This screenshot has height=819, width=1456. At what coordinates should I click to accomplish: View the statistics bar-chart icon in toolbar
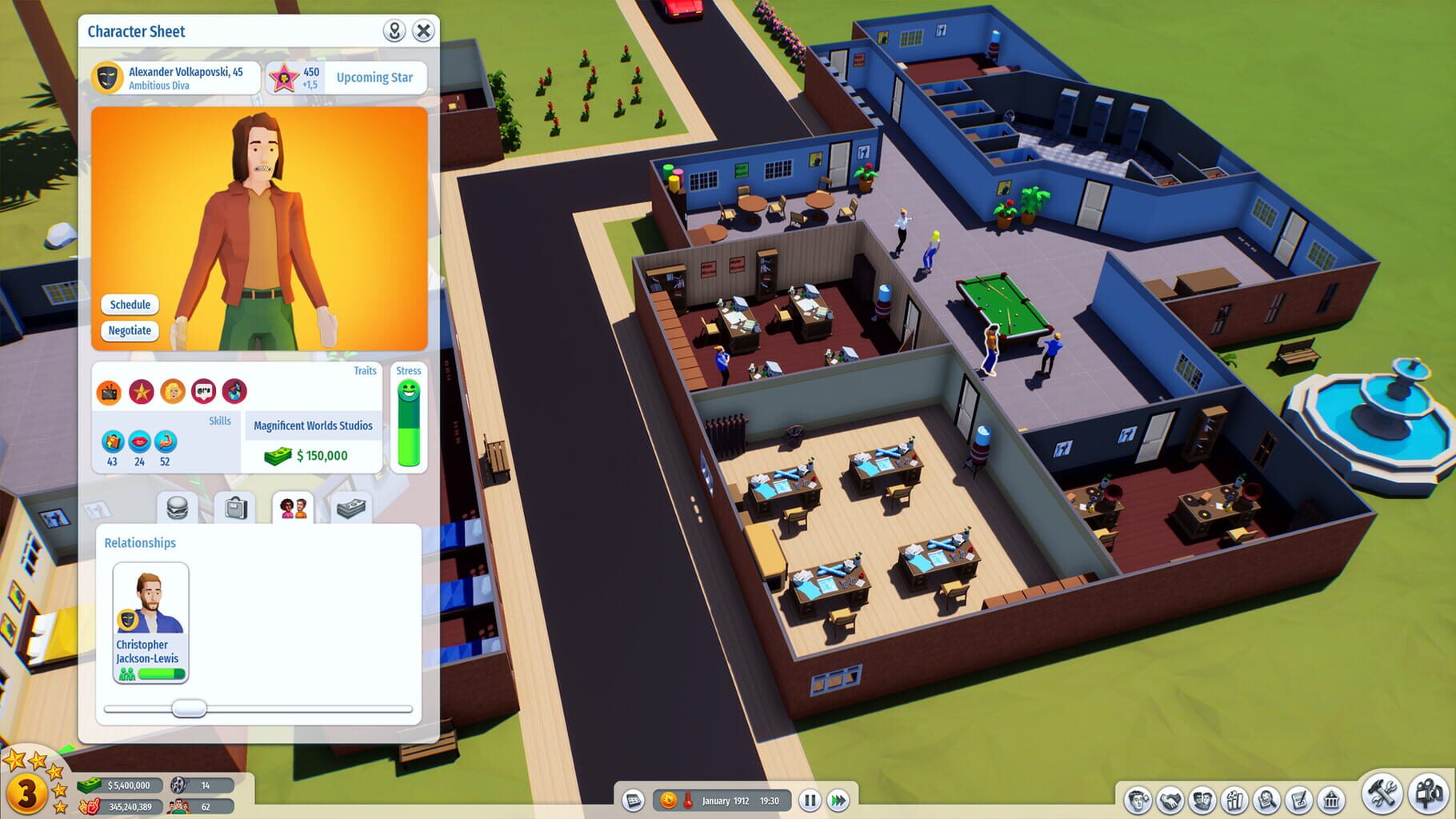[1233, 798]
